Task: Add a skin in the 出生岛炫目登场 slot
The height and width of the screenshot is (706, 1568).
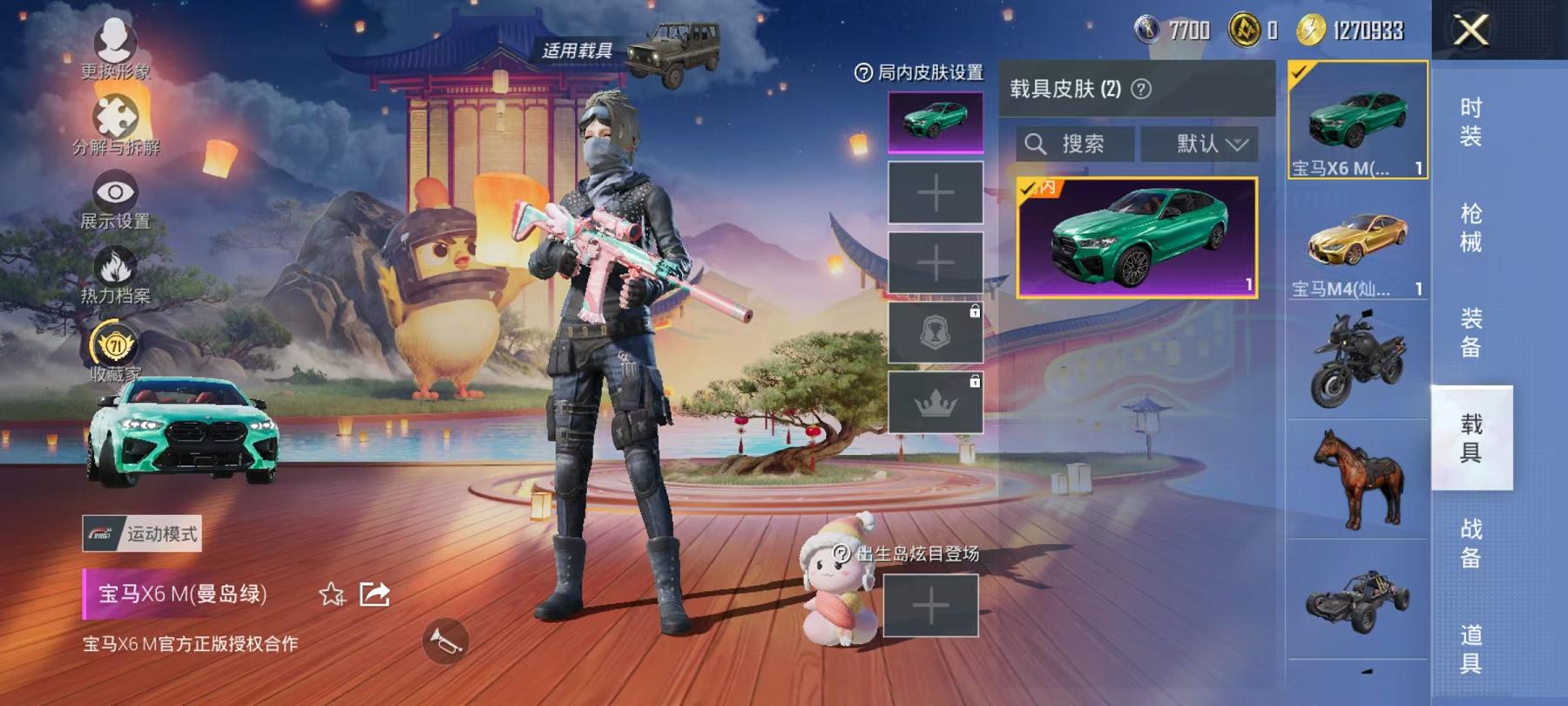Action: (x=931, y=604)
